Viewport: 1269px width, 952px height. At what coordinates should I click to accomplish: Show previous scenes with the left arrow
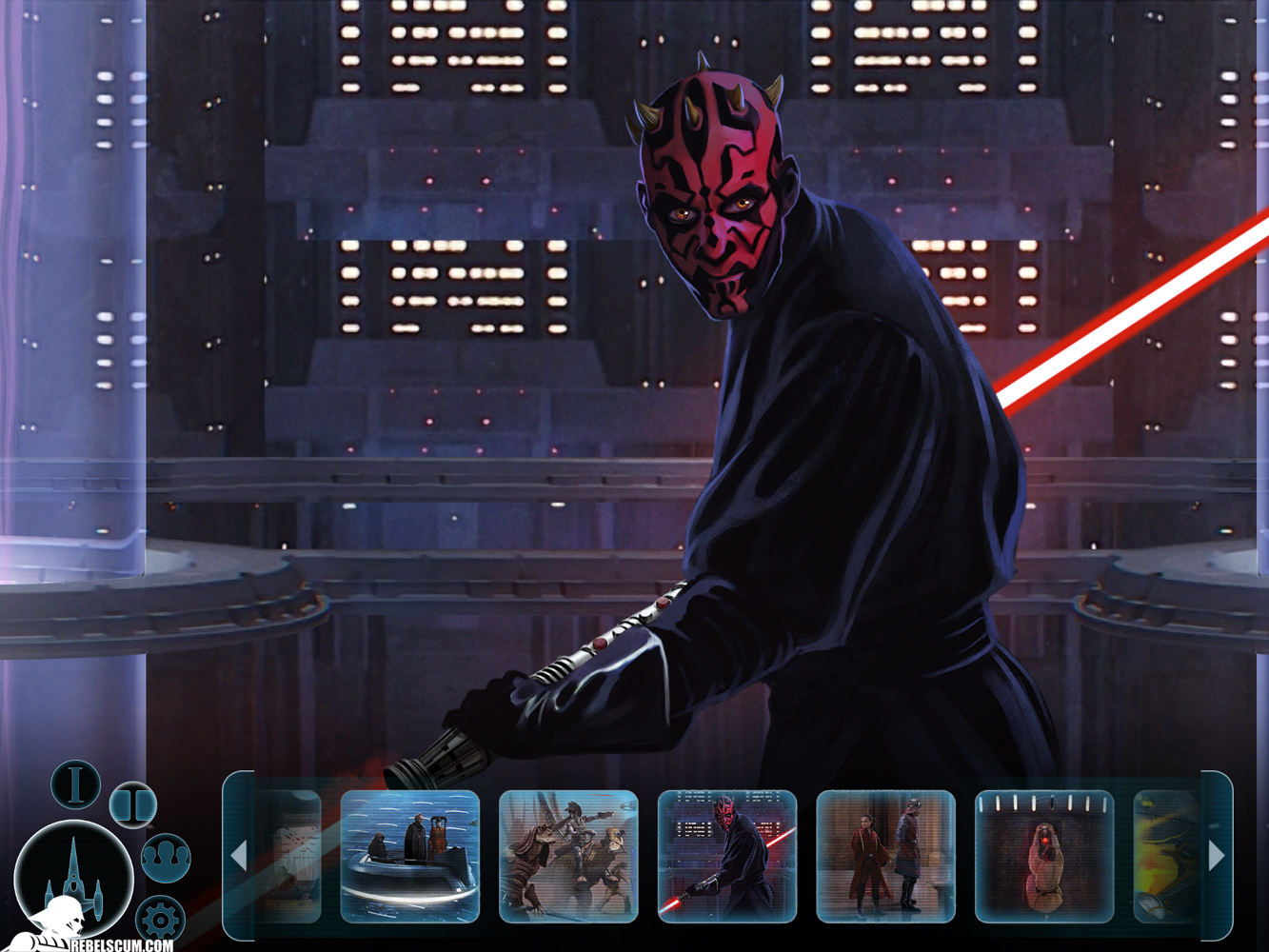click(239, 856)
